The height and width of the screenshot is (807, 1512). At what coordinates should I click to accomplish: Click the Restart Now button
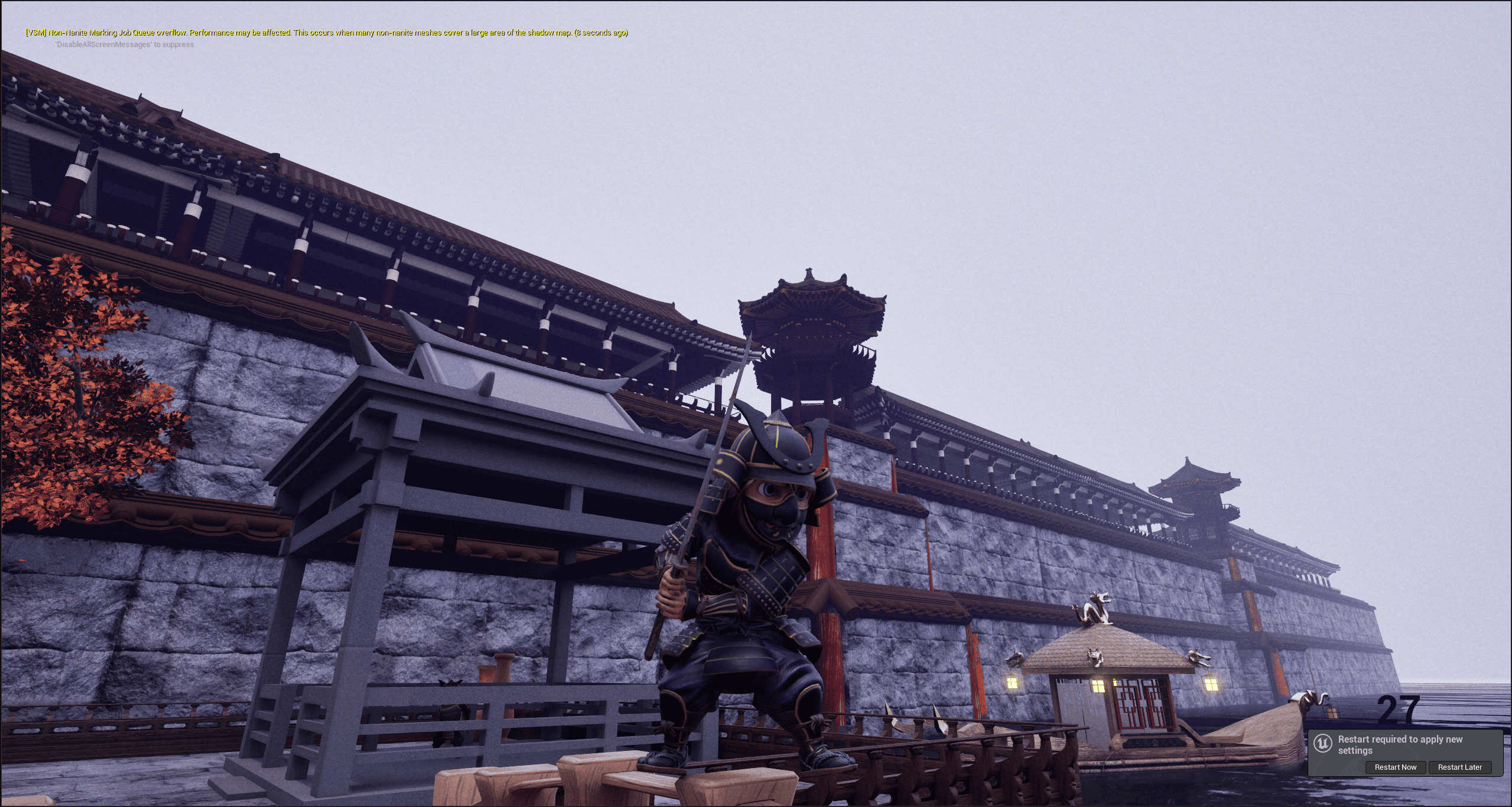click(x=1395, y=767)
